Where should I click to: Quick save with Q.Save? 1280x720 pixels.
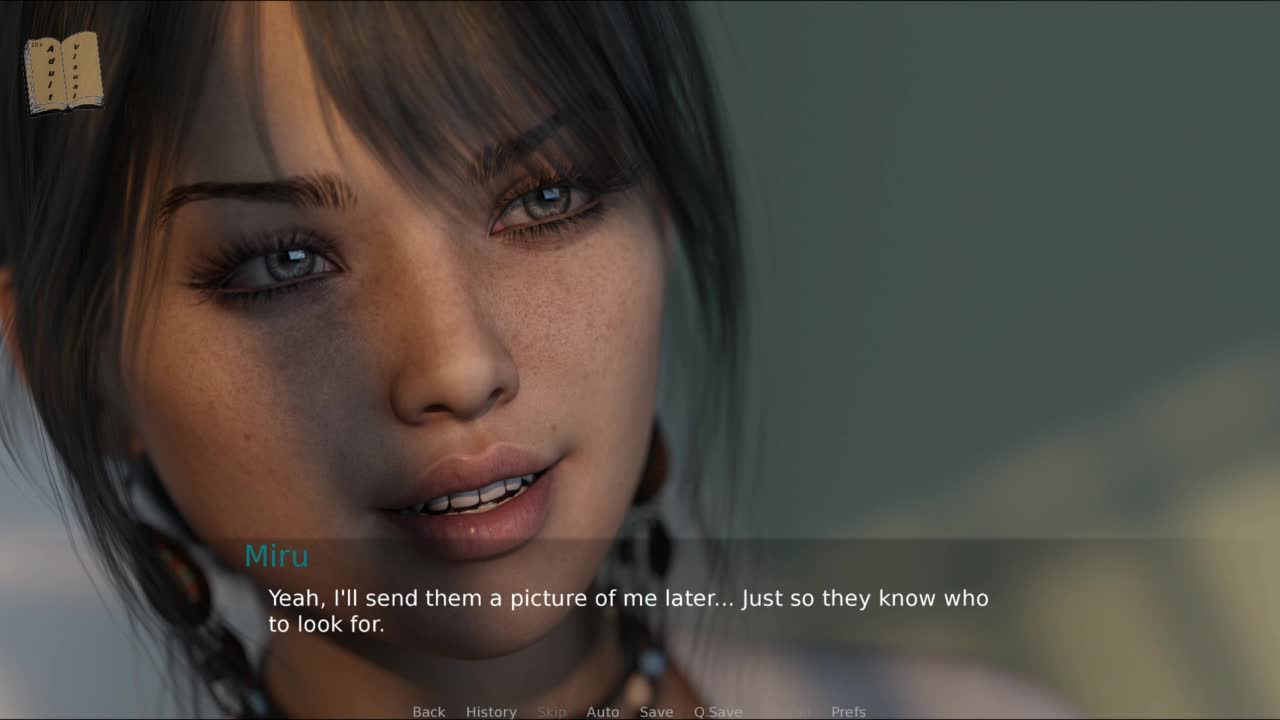pos(718,711)
